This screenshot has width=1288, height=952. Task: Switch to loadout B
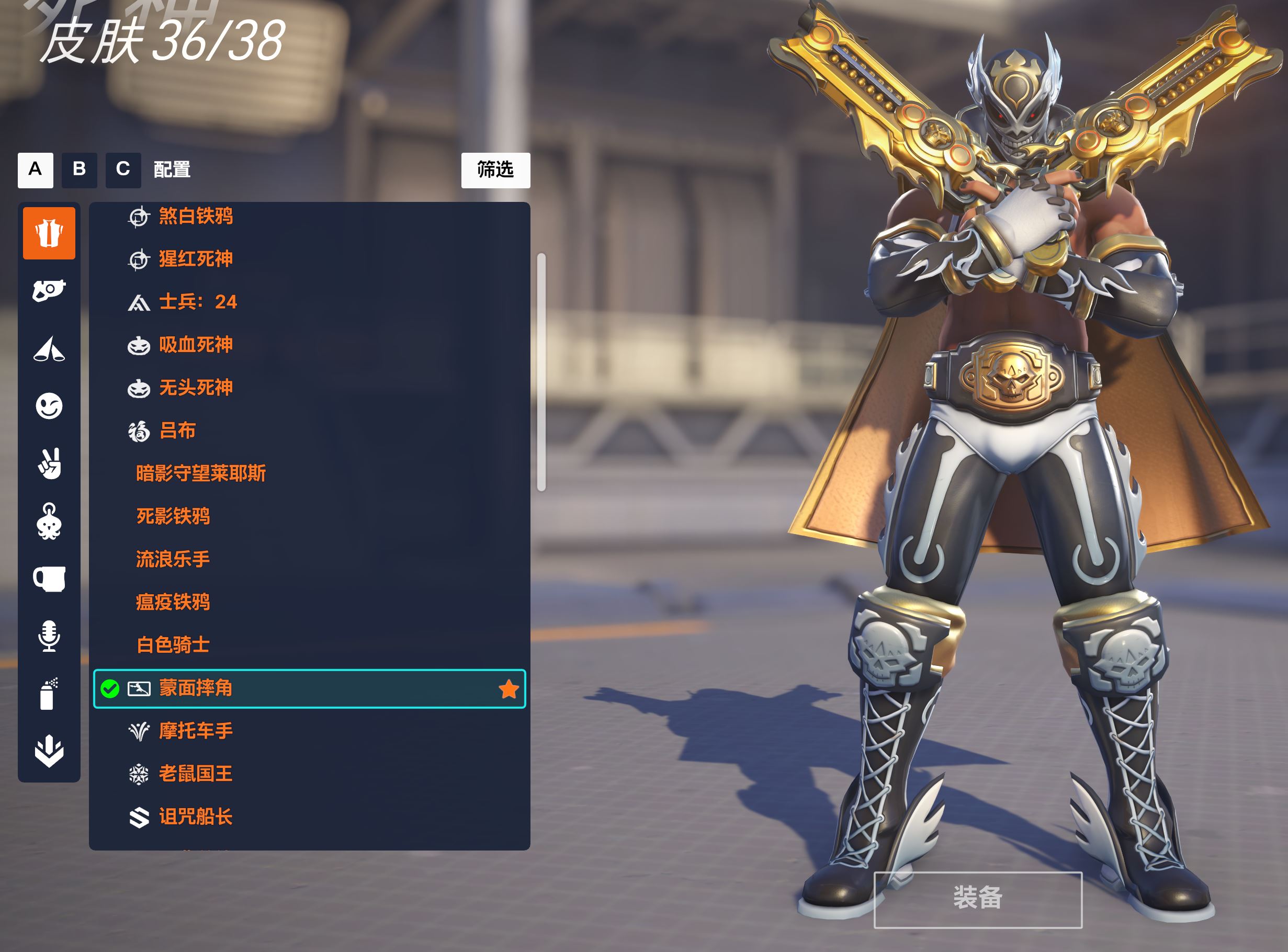79,170
